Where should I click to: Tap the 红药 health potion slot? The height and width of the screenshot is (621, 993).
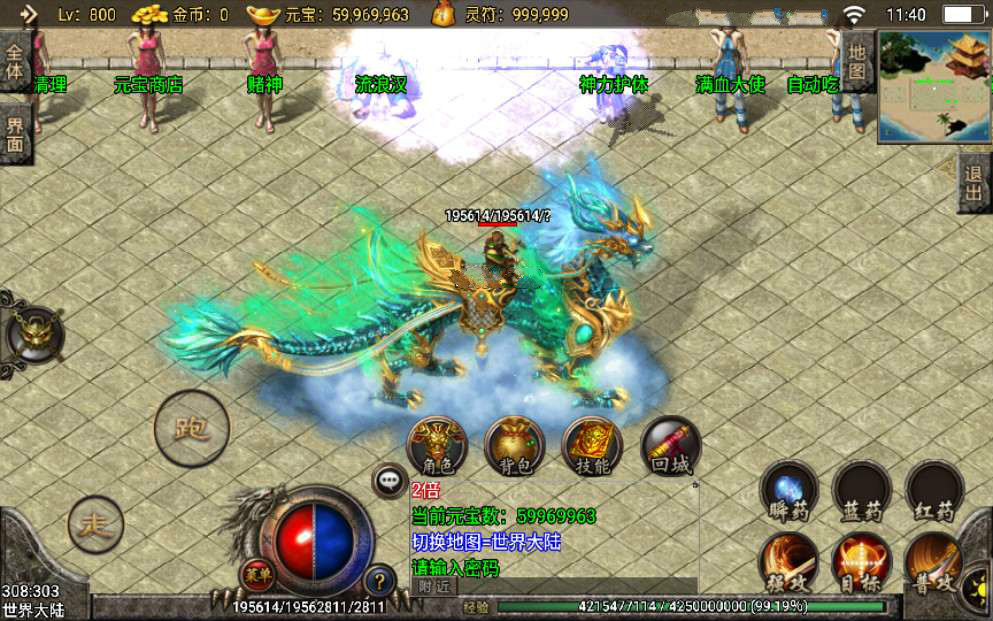934,491
